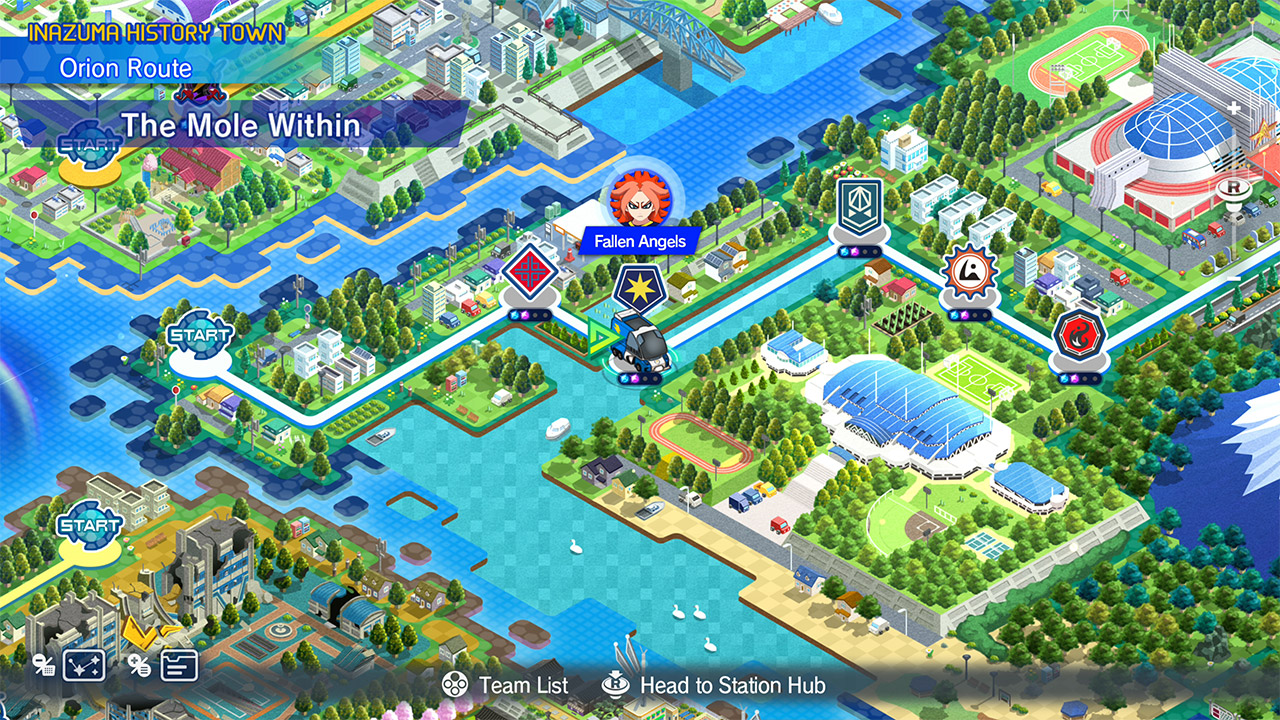Head to Station Hub
Screen dimensions: 1280x720
click(714, 685)
